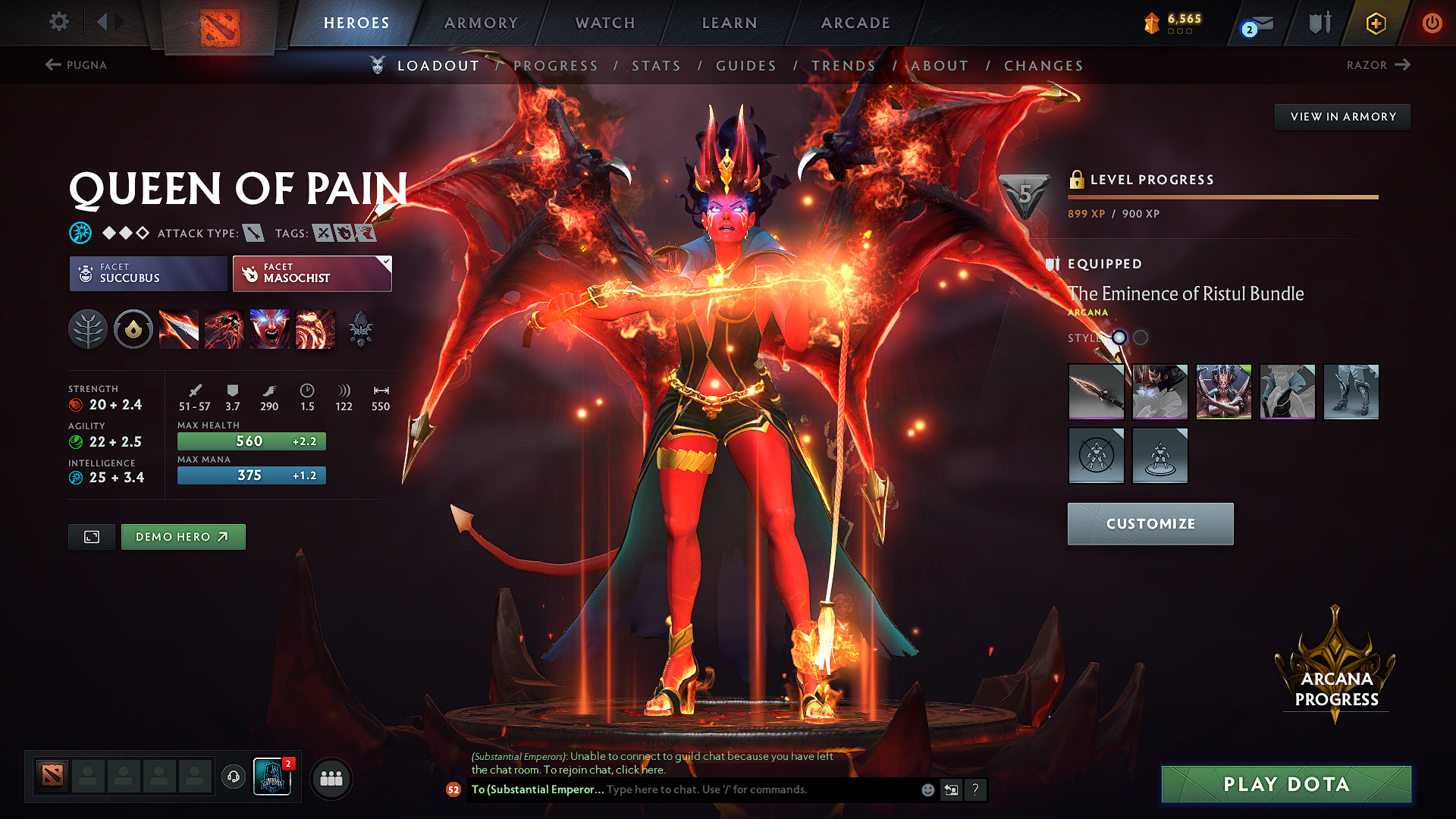
Task: Select the Succubus facet
Action: tap(147, 273)
